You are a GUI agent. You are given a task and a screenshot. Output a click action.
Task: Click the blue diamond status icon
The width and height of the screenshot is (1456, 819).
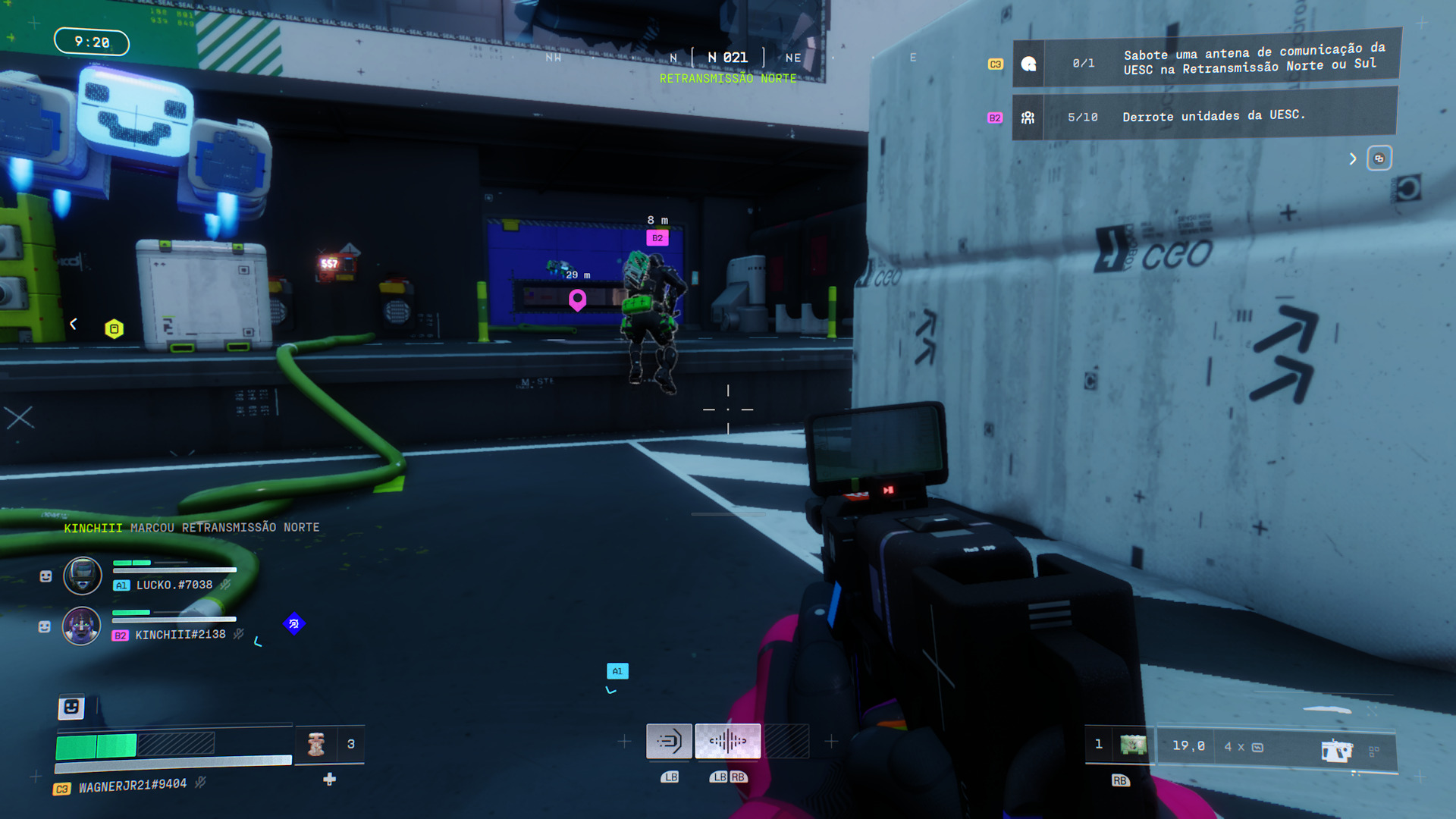point(293,624)
